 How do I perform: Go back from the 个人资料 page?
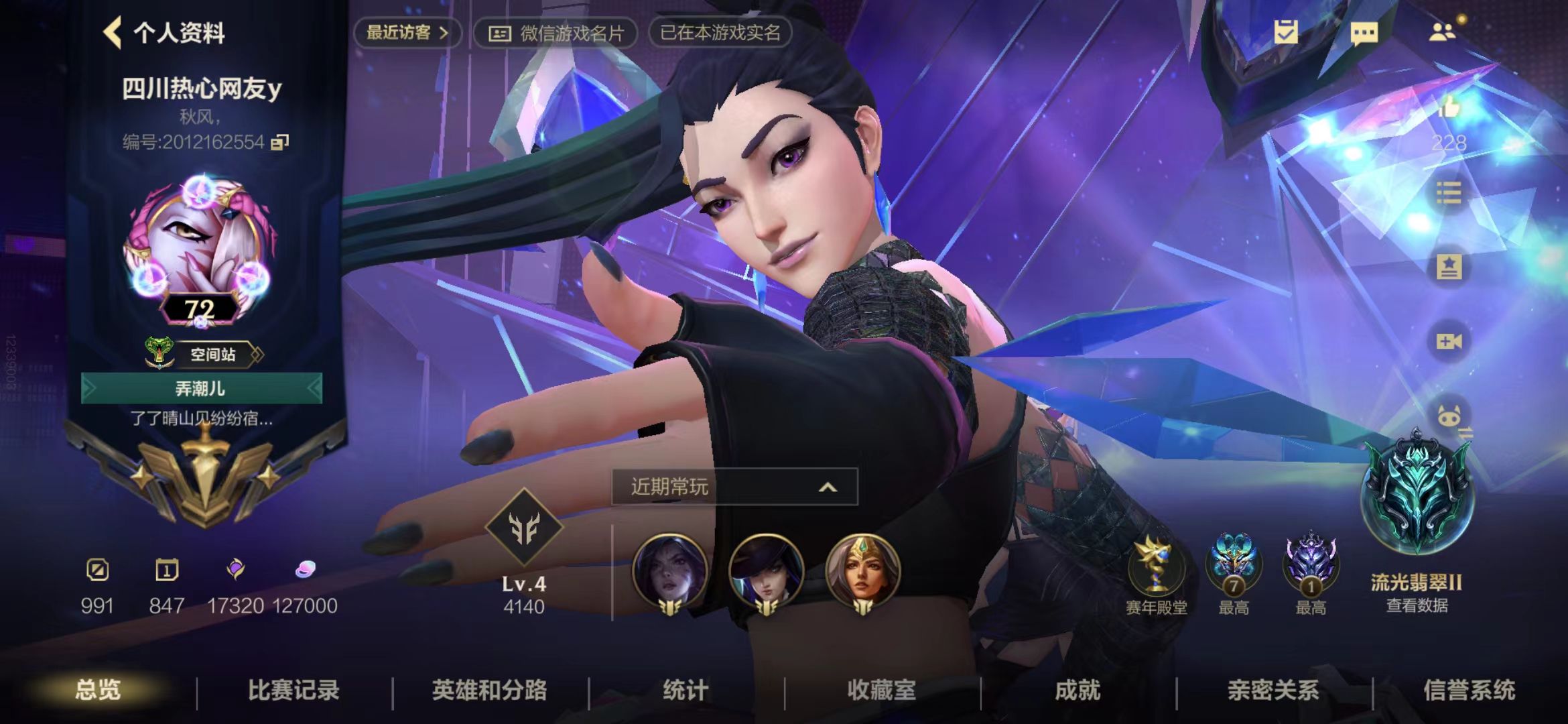(113, 32)
